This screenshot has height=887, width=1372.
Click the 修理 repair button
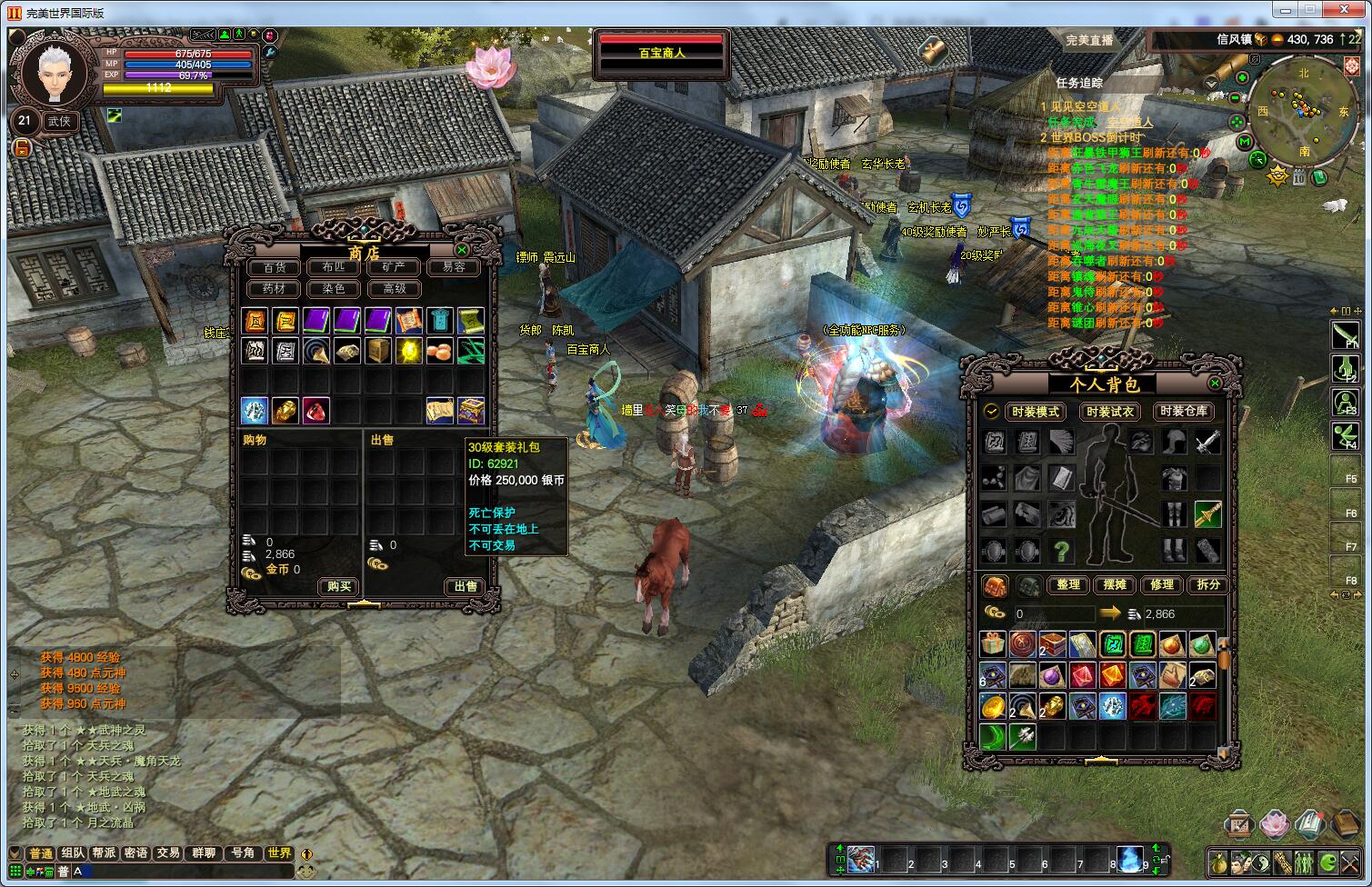1162,584
